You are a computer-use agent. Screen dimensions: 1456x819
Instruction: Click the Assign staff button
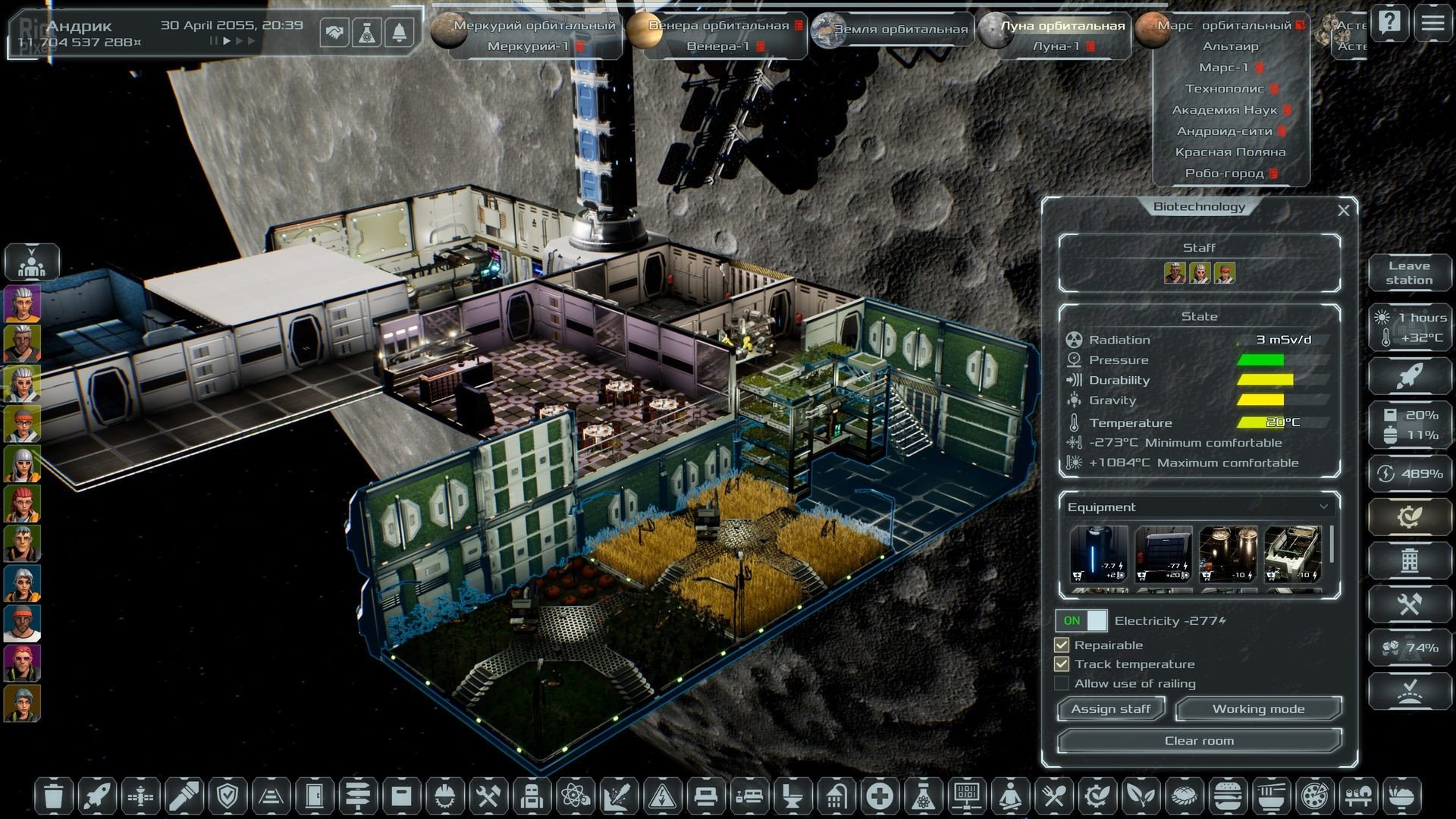(1110, 709)
